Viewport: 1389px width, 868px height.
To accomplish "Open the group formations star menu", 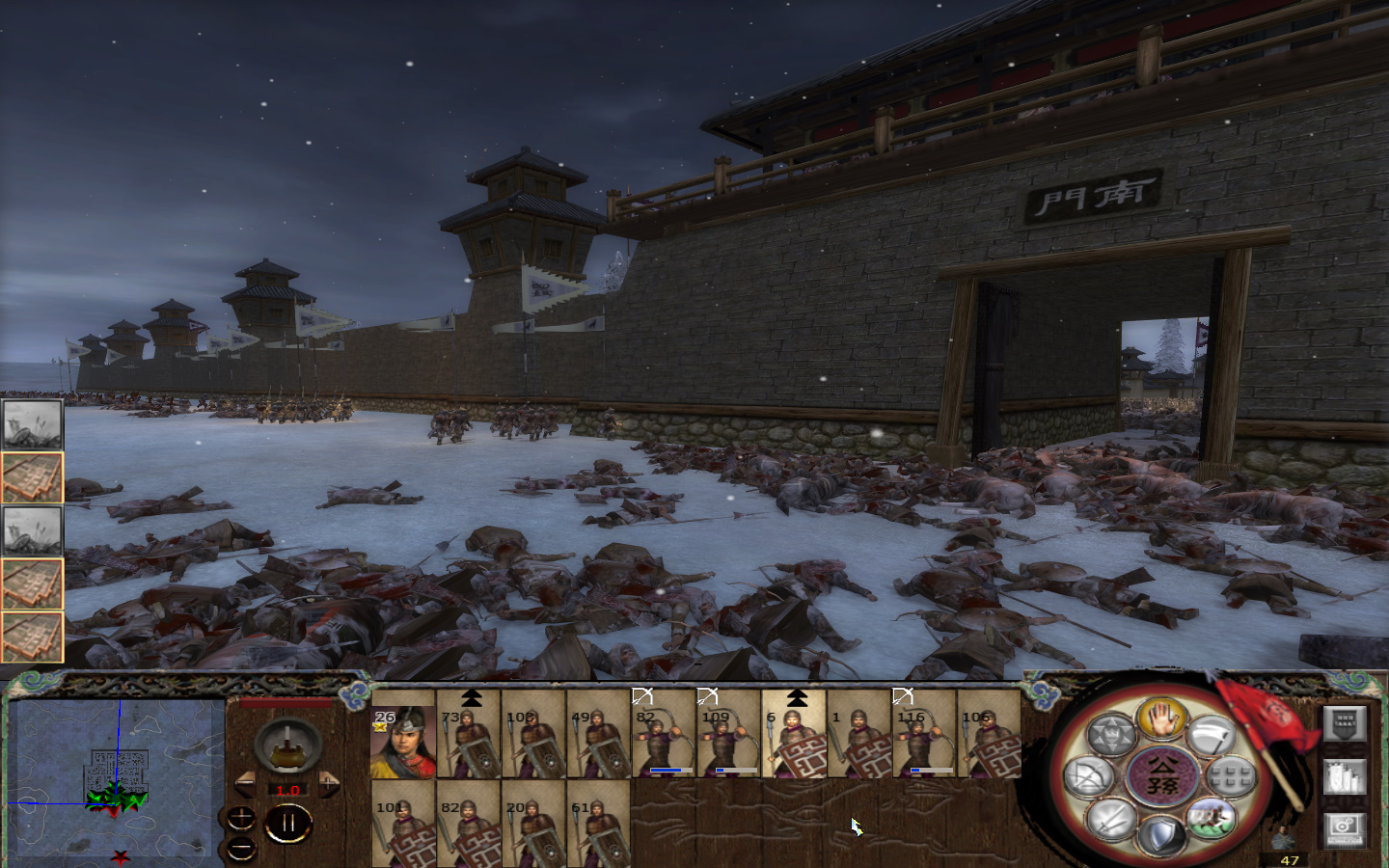I will [1111, 733].
